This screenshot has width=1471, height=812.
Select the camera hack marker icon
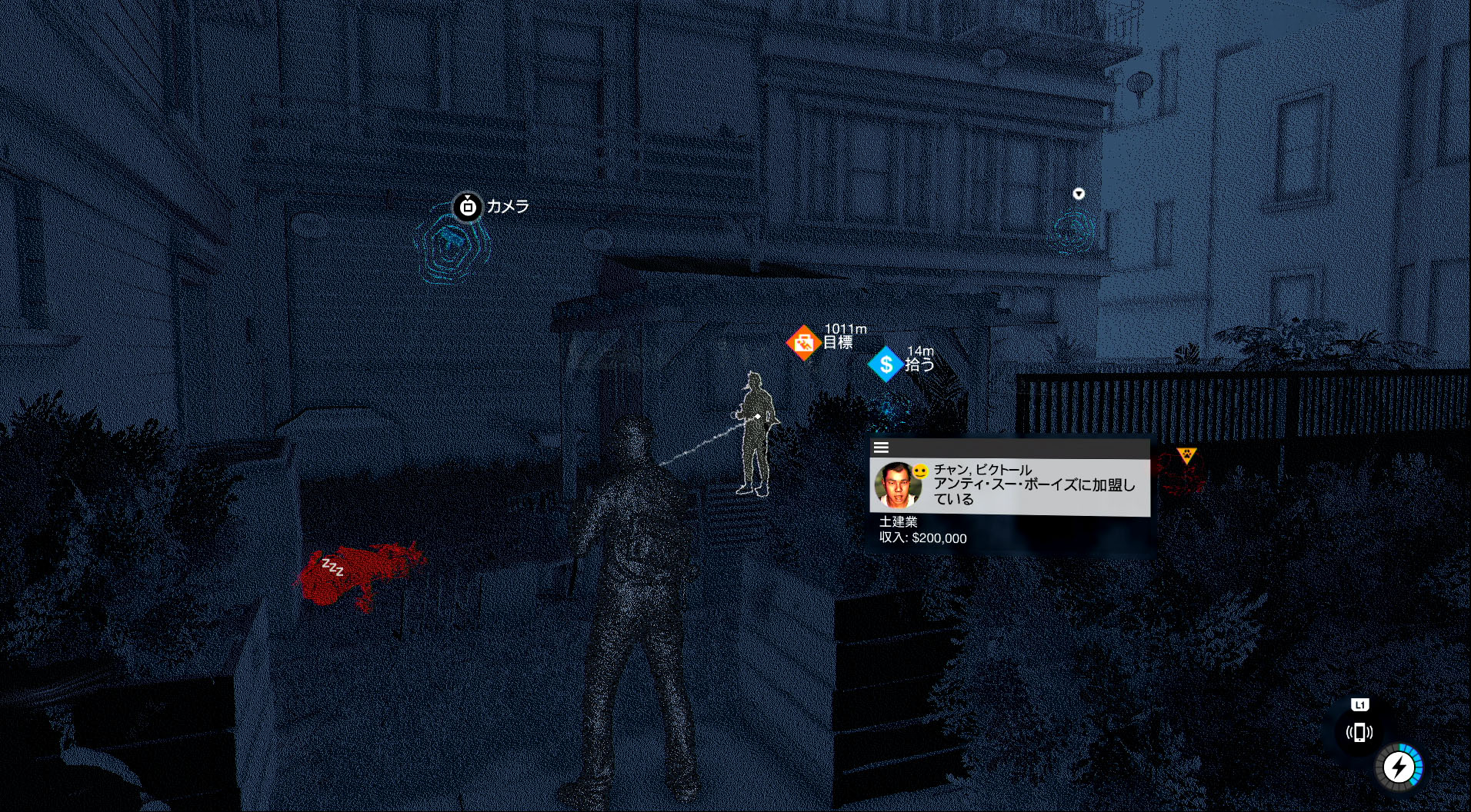[467, 207]
